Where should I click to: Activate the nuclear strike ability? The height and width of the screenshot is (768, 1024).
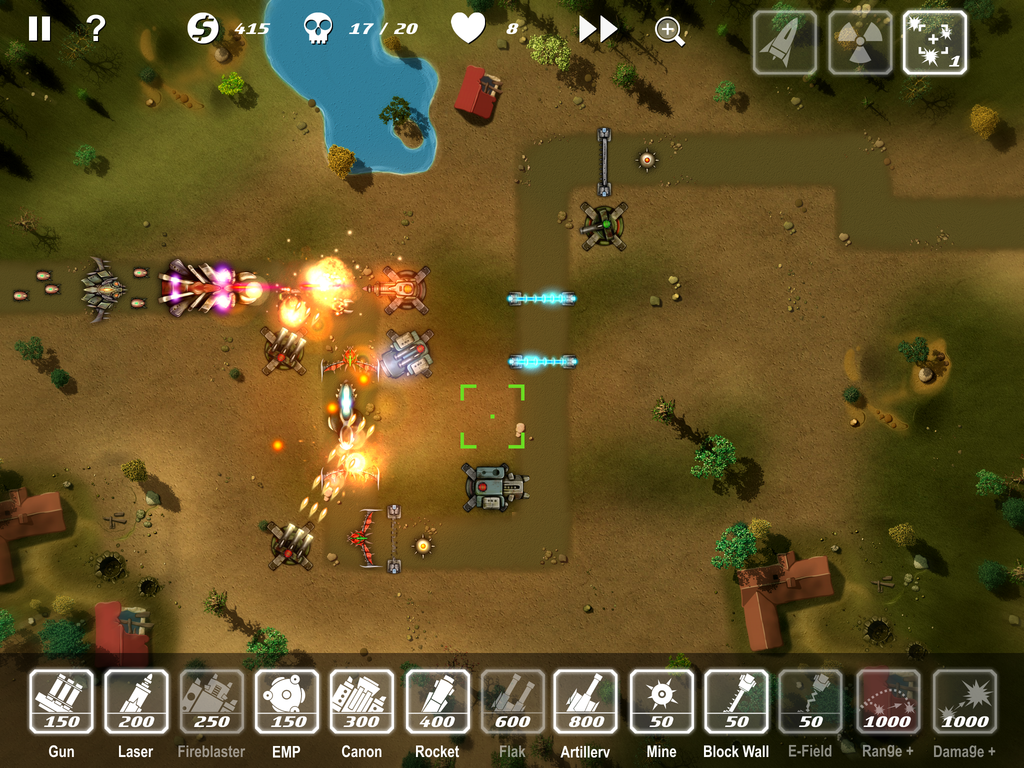(x=860, y=43)
